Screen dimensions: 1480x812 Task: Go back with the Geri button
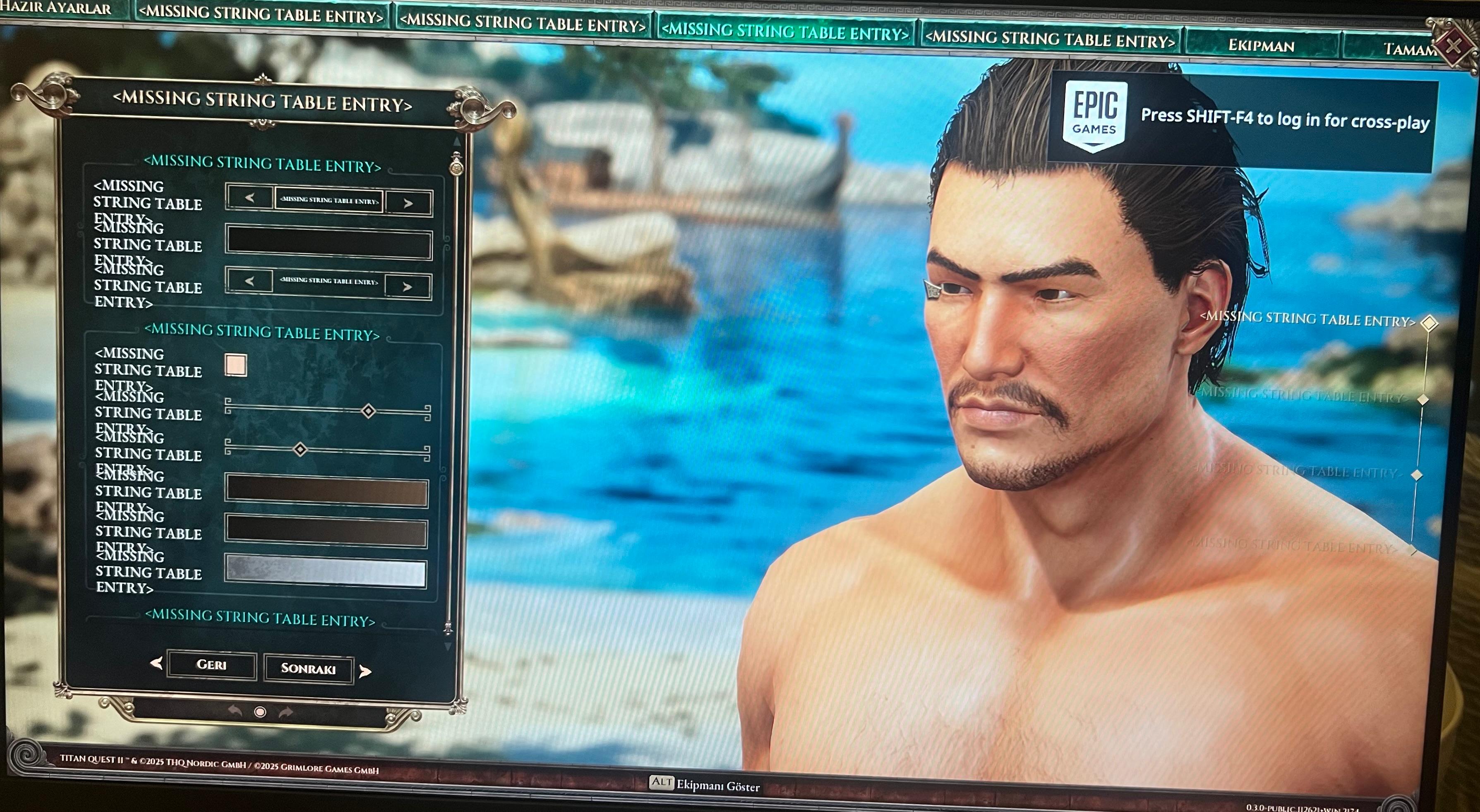click(211, 664)
